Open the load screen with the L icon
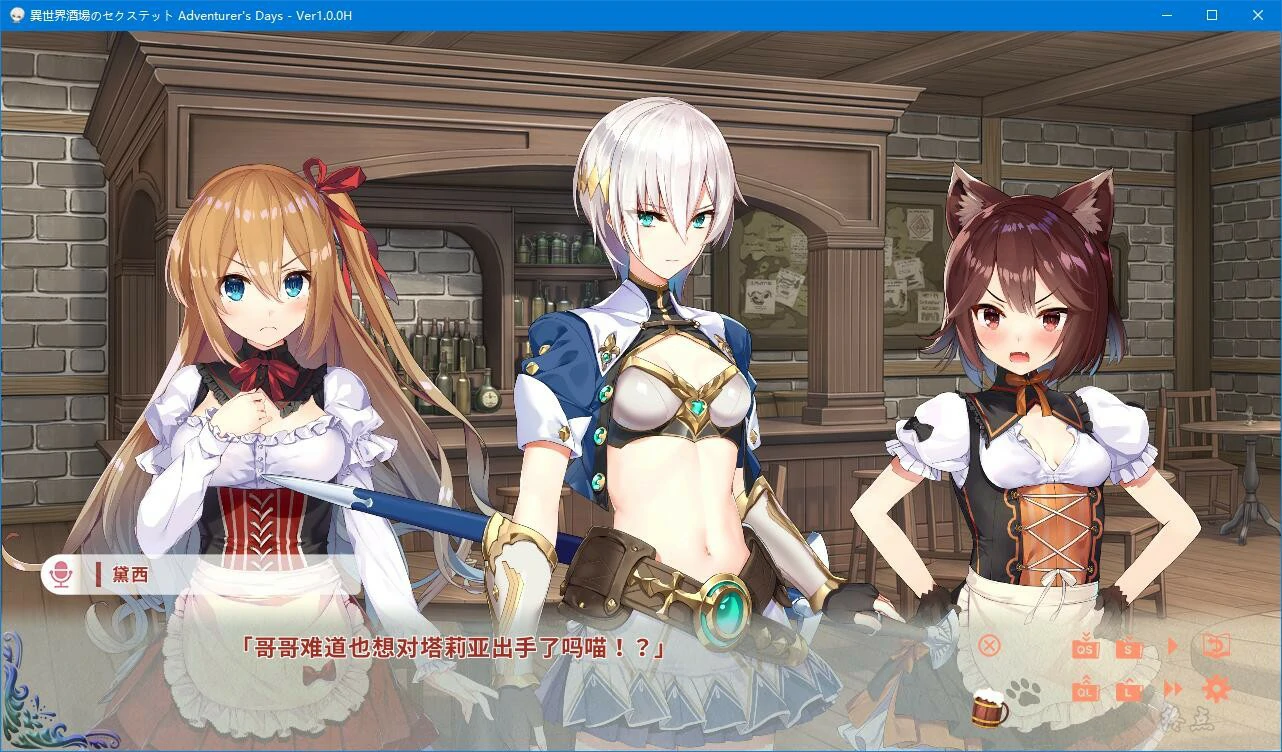 1128,691
